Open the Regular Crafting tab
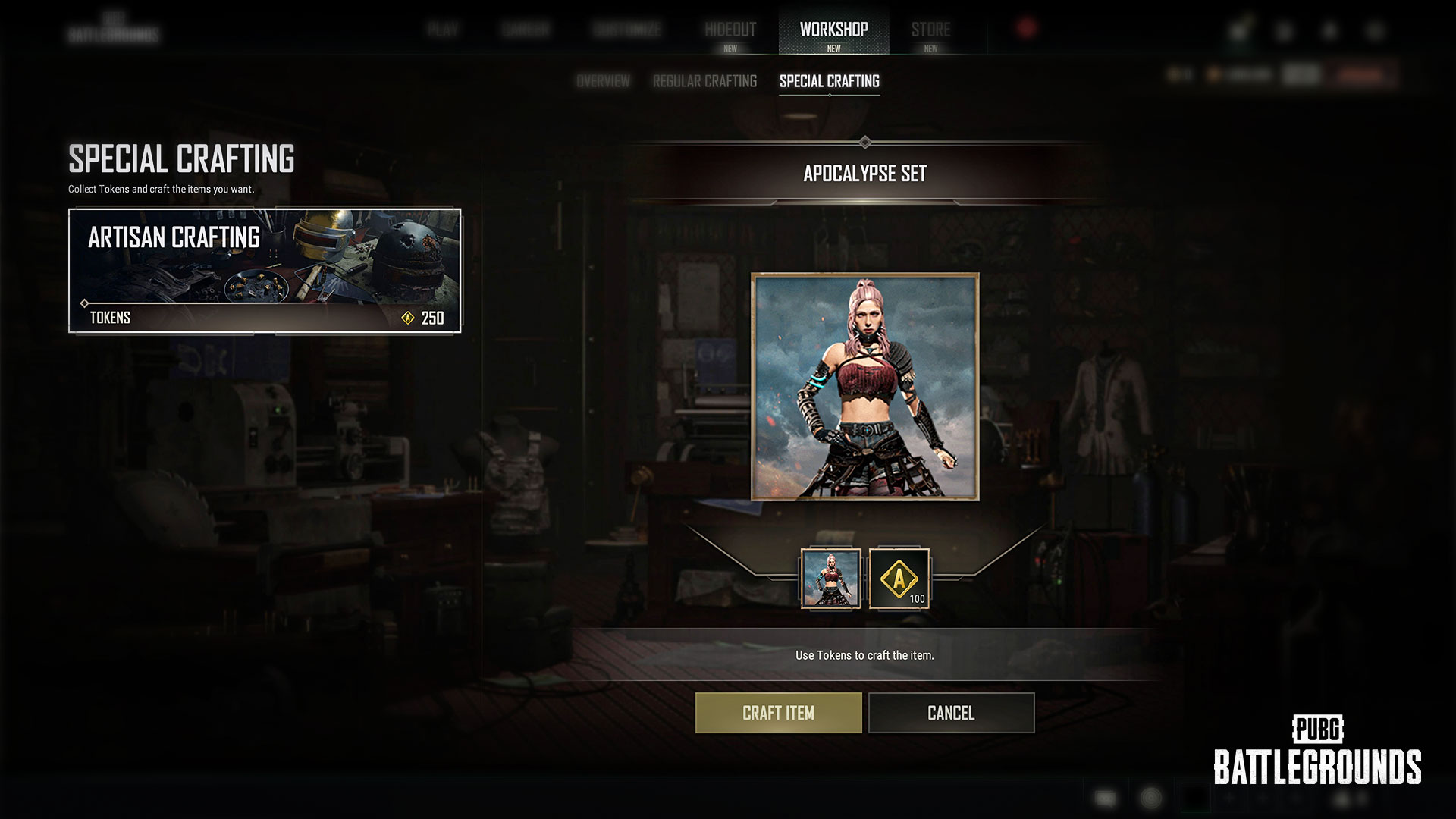Viewport: 1456px width, 819px height. [704, 81]
